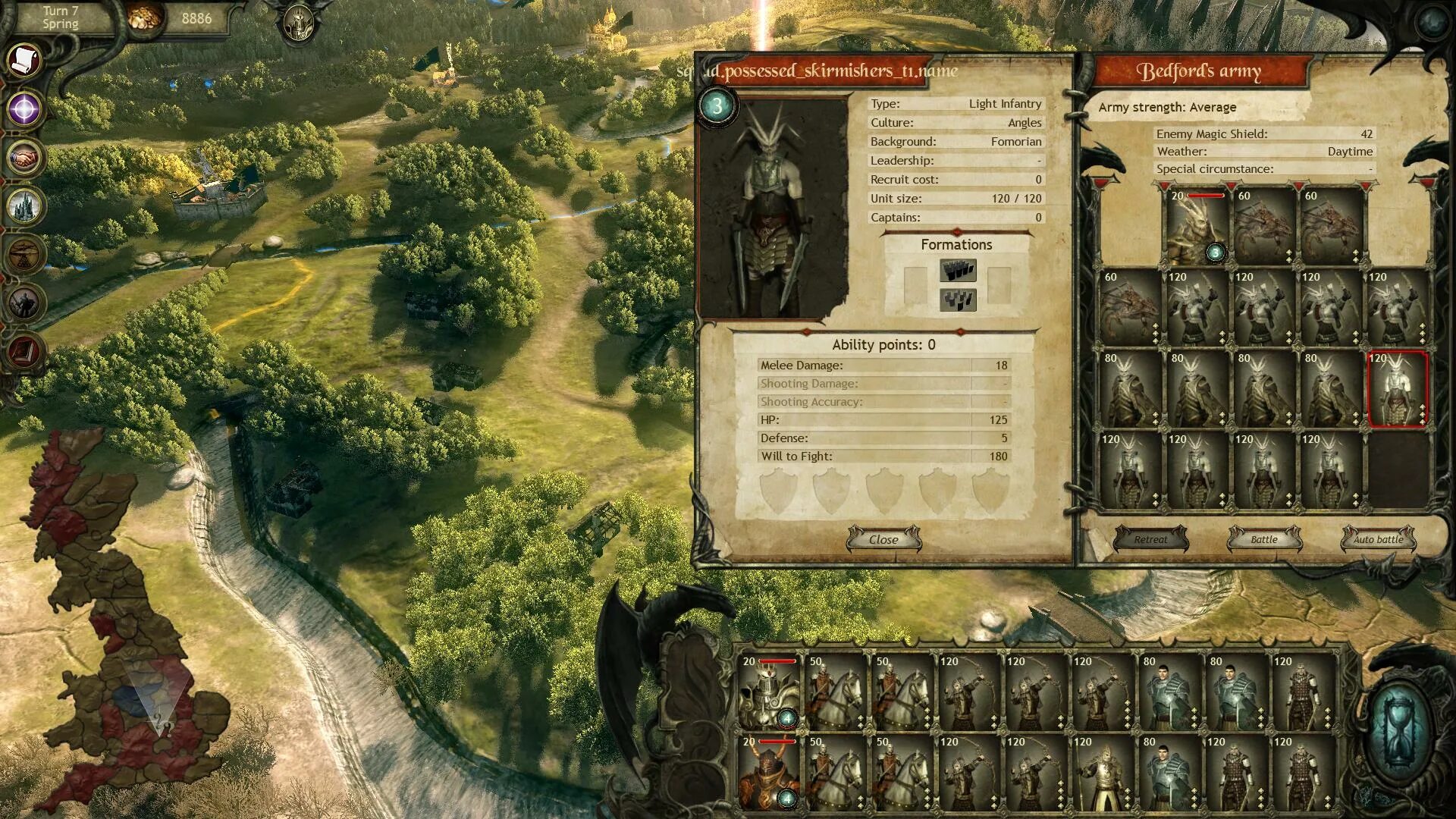Choose Auto battle to resolve combat
The width and height of the screenshot is (1456, 819).
(x=1378, y=539)
